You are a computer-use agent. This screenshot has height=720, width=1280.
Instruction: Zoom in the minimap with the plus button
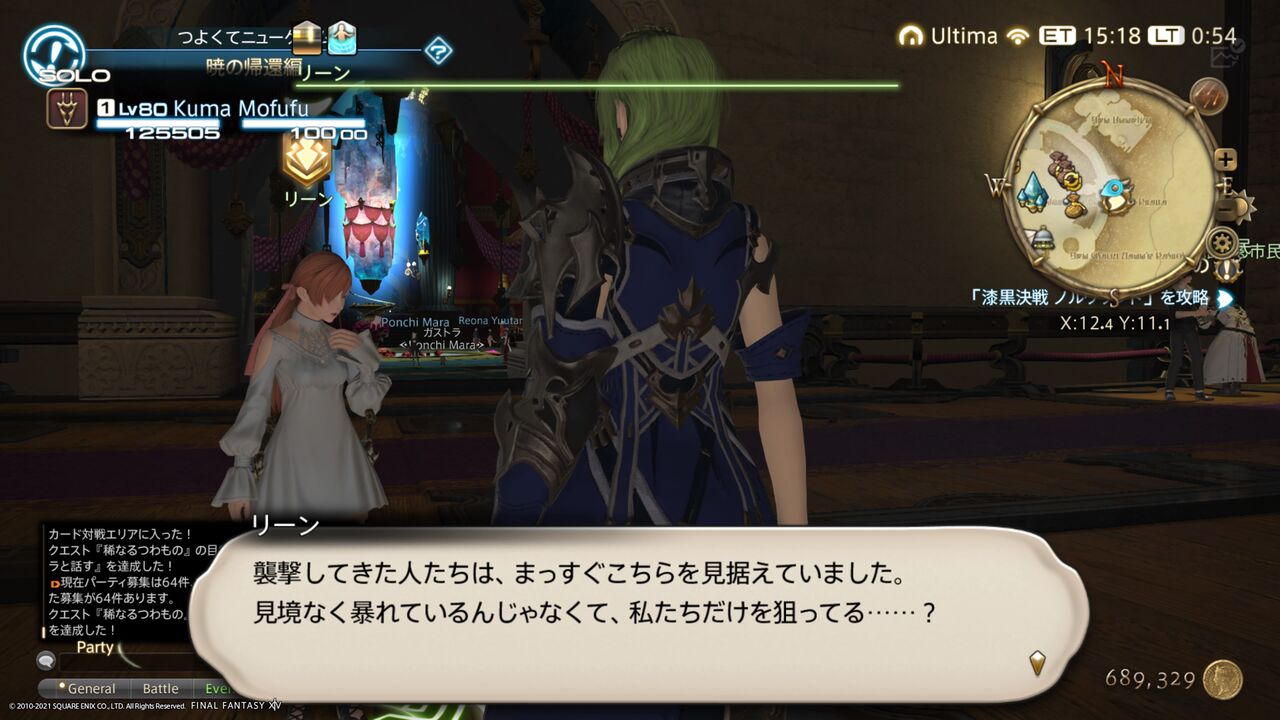(x=1227, y=158)
